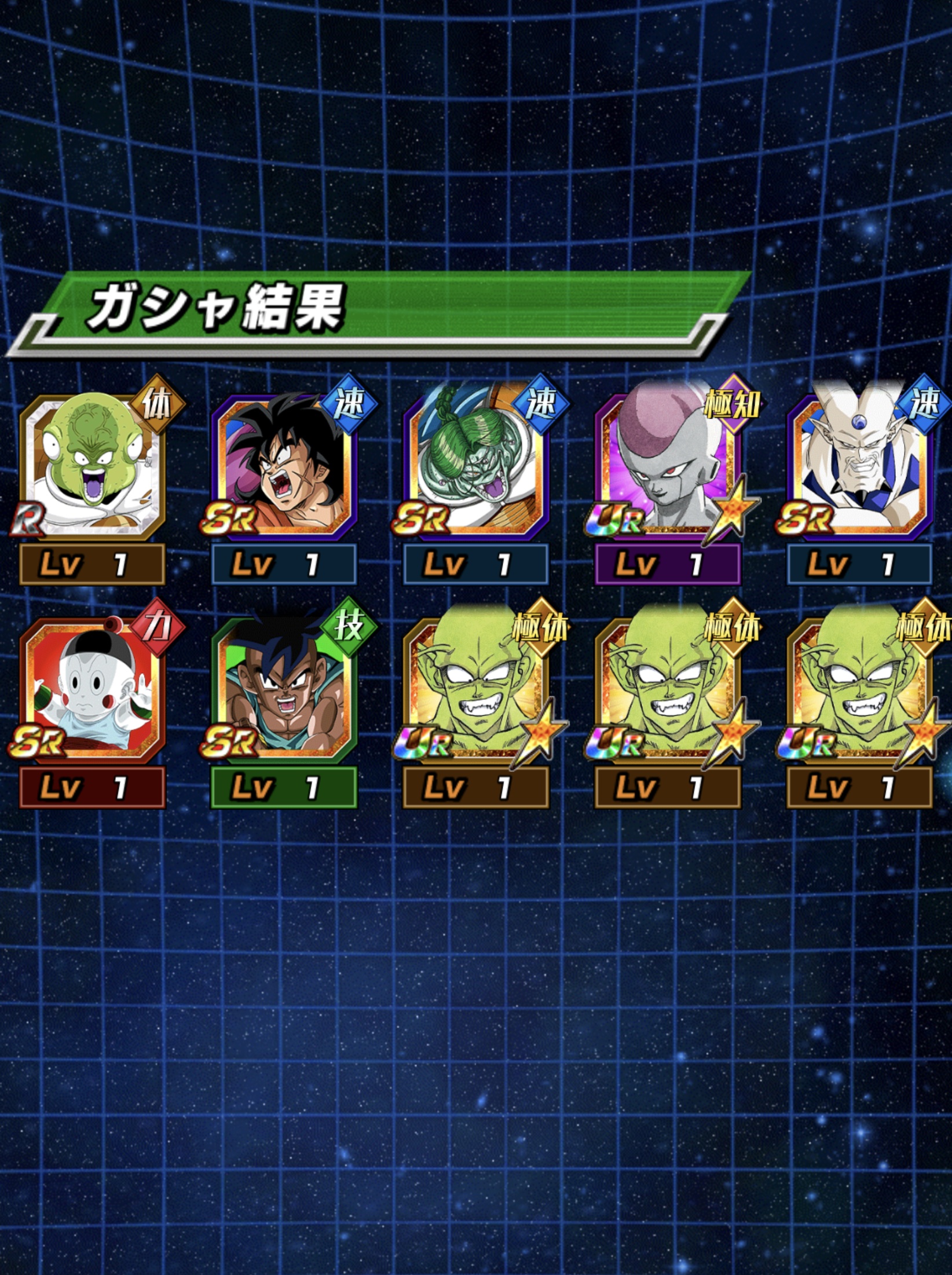This screenshot has height=1275, width=952.
Task: Inspect the SR Uub card
Action: click(284, 689)
